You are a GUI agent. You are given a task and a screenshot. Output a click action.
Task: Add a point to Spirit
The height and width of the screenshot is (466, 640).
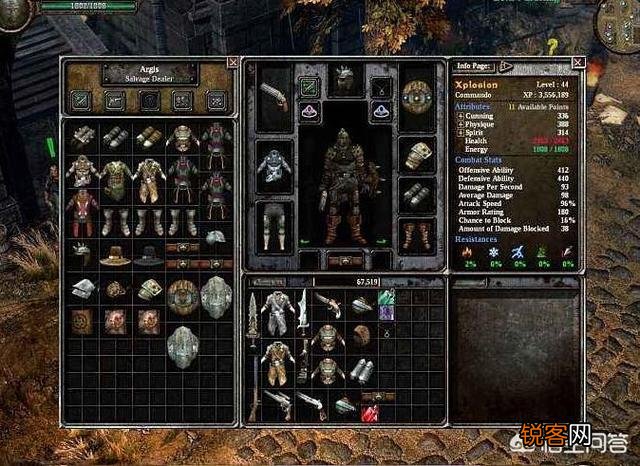point(460,132)
